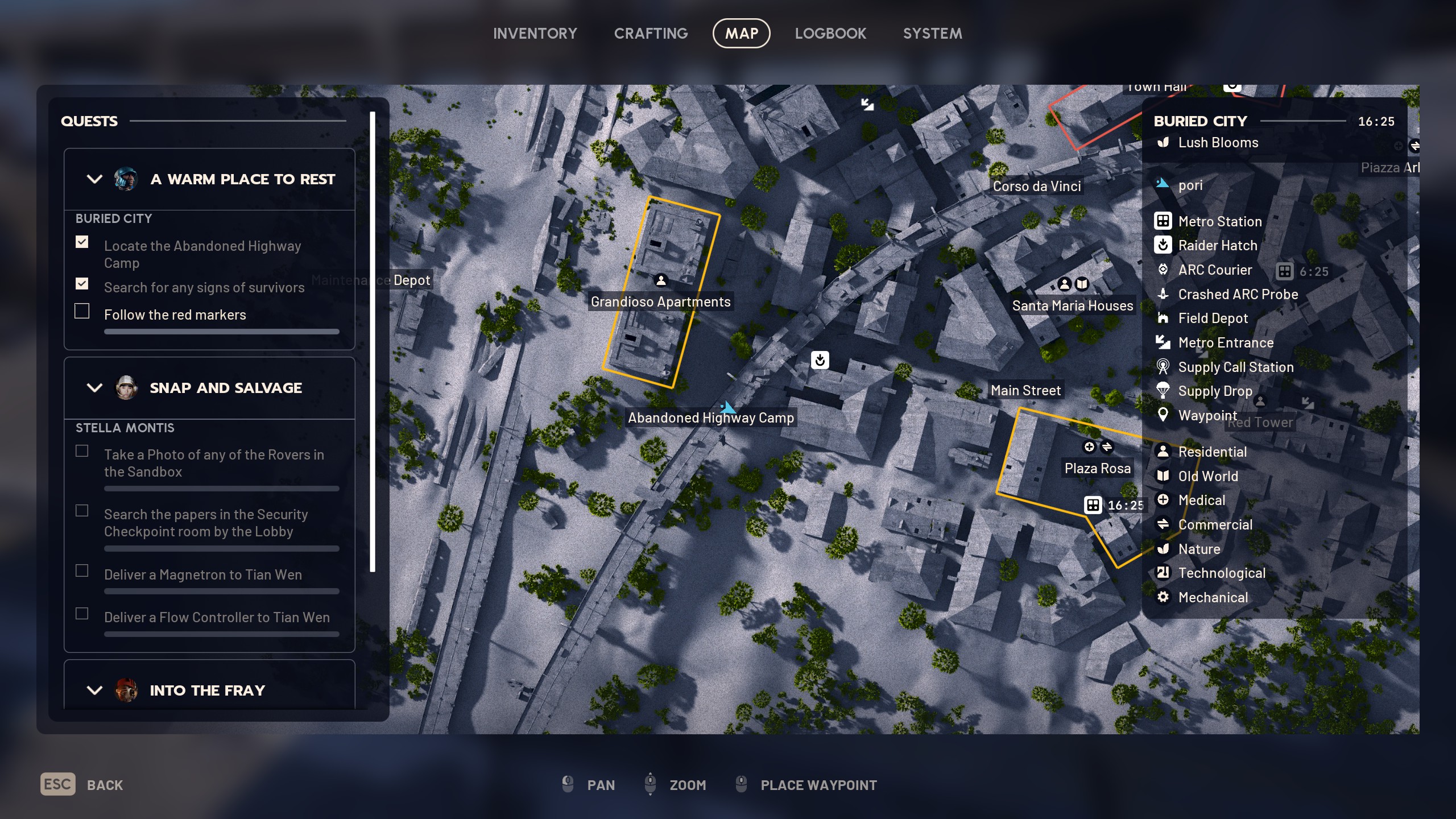Expand the Into the Fray quest
Screen dimensions: 1456x819
tap(94, 690)
